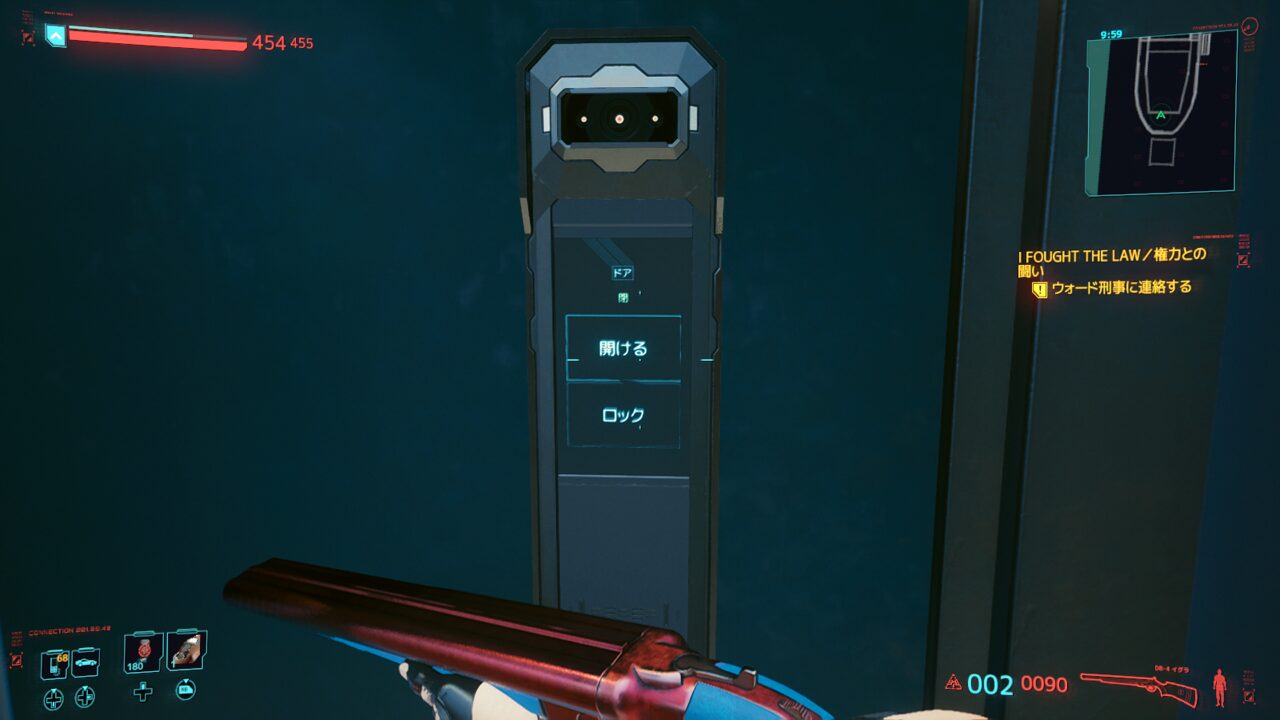Select the gadget slot beside the healing item

pos(186,651)
